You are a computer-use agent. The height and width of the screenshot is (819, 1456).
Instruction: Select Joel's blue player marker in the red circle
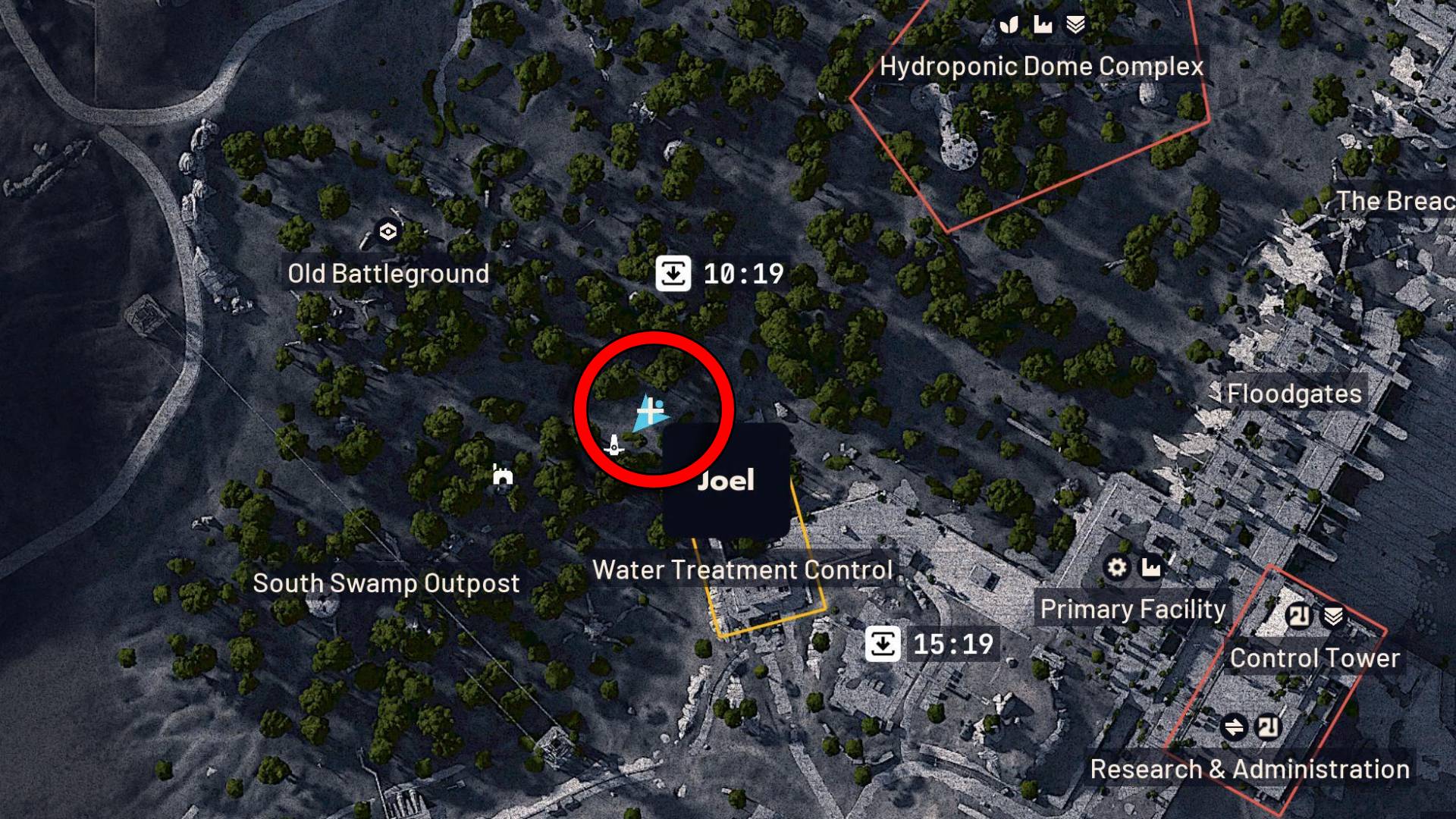(x=650, y=412)
